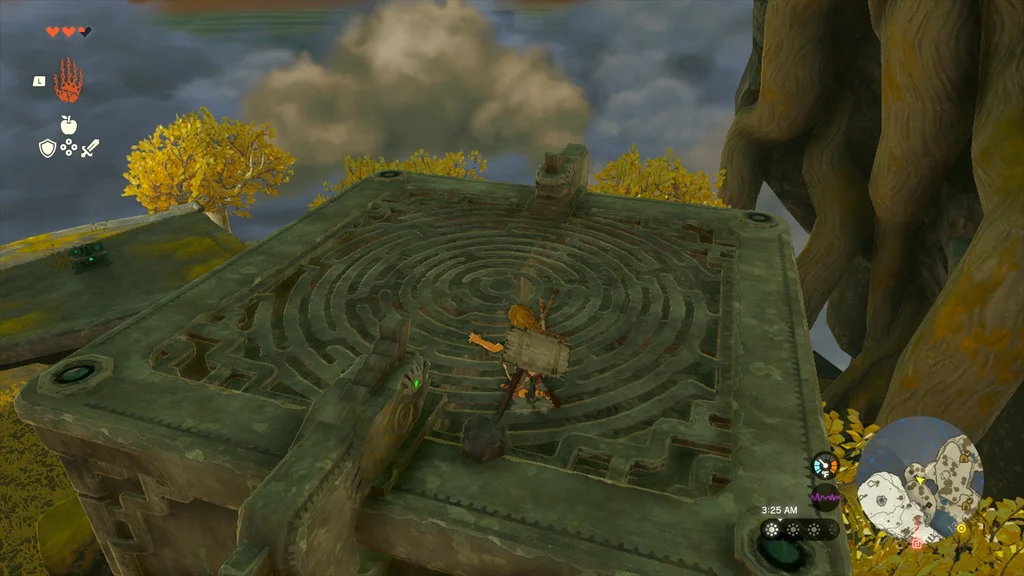Select the yellow ring marker on minimap edge
This screenshot has height=576, width=1024.
962,528
